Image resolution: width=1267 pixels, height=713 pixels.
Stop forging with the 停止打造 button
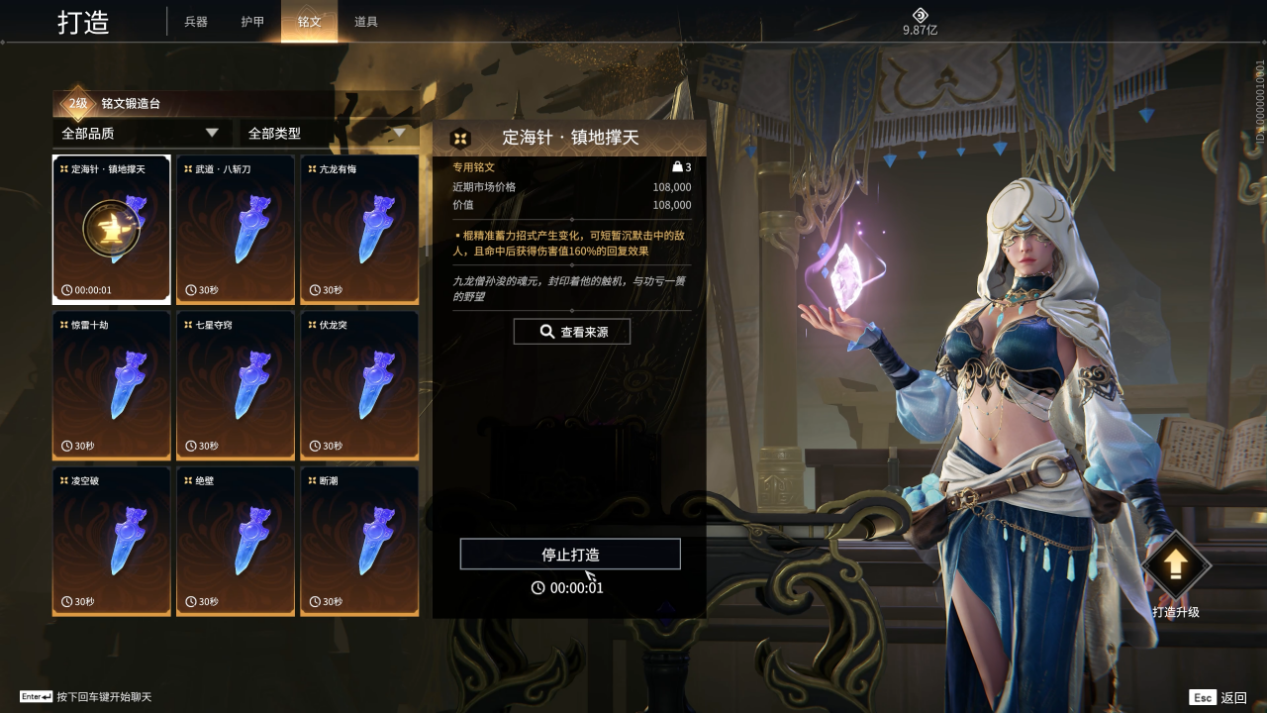click(570, 554)
